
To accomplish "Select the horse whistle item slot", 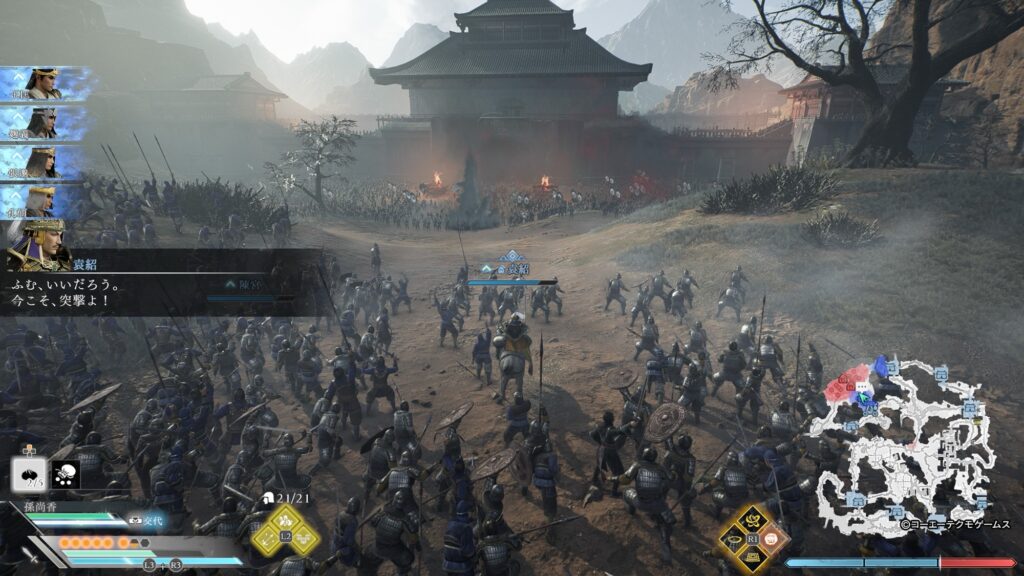I will click(x=67, y=473).
